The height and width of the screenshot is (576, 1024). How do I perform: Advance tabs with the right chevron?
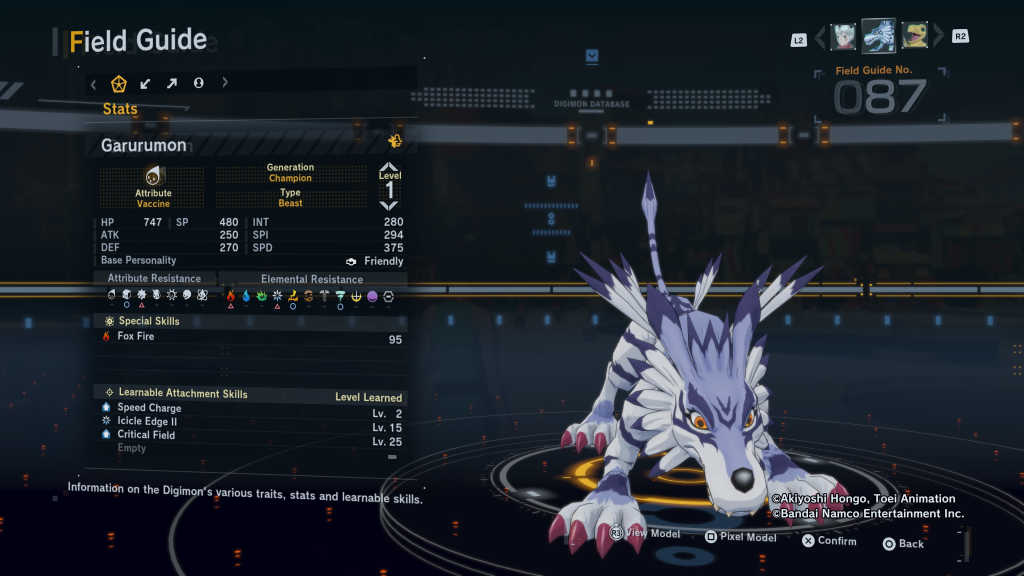click(225, 83)
